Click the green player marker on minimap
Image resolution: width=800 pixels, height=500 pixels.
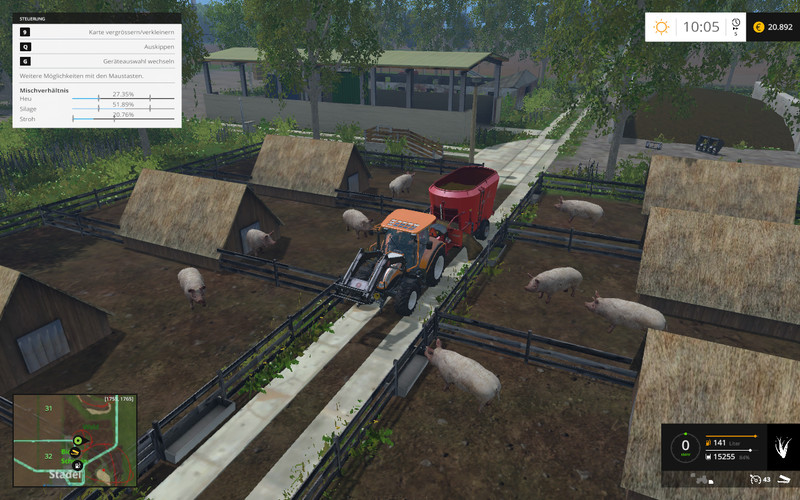pyautogui.click(x=77, y=438)
